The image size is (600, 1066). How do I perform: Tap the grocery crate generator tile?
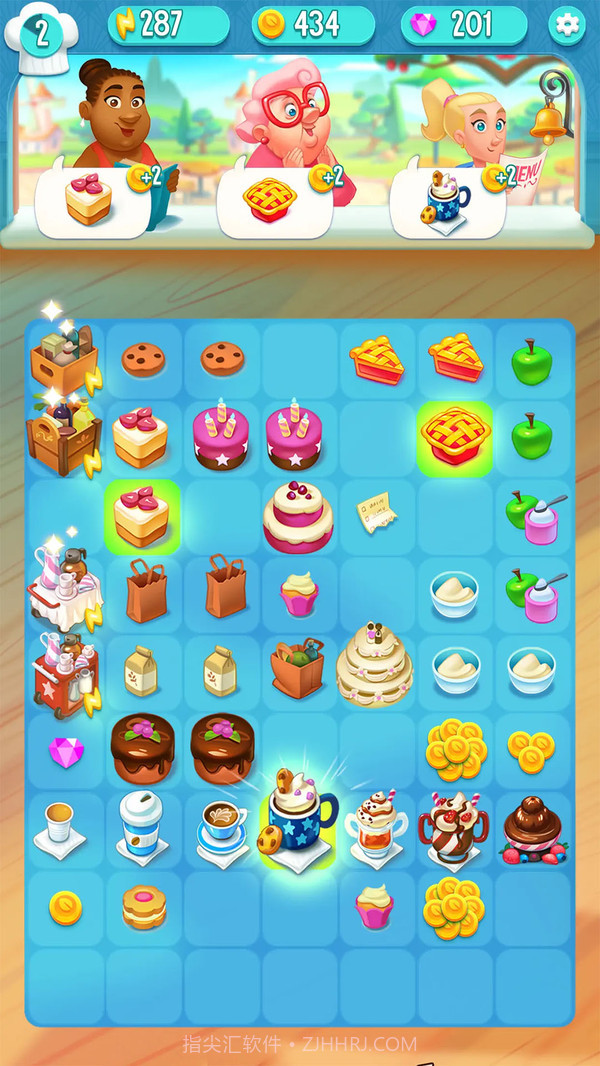64,360
